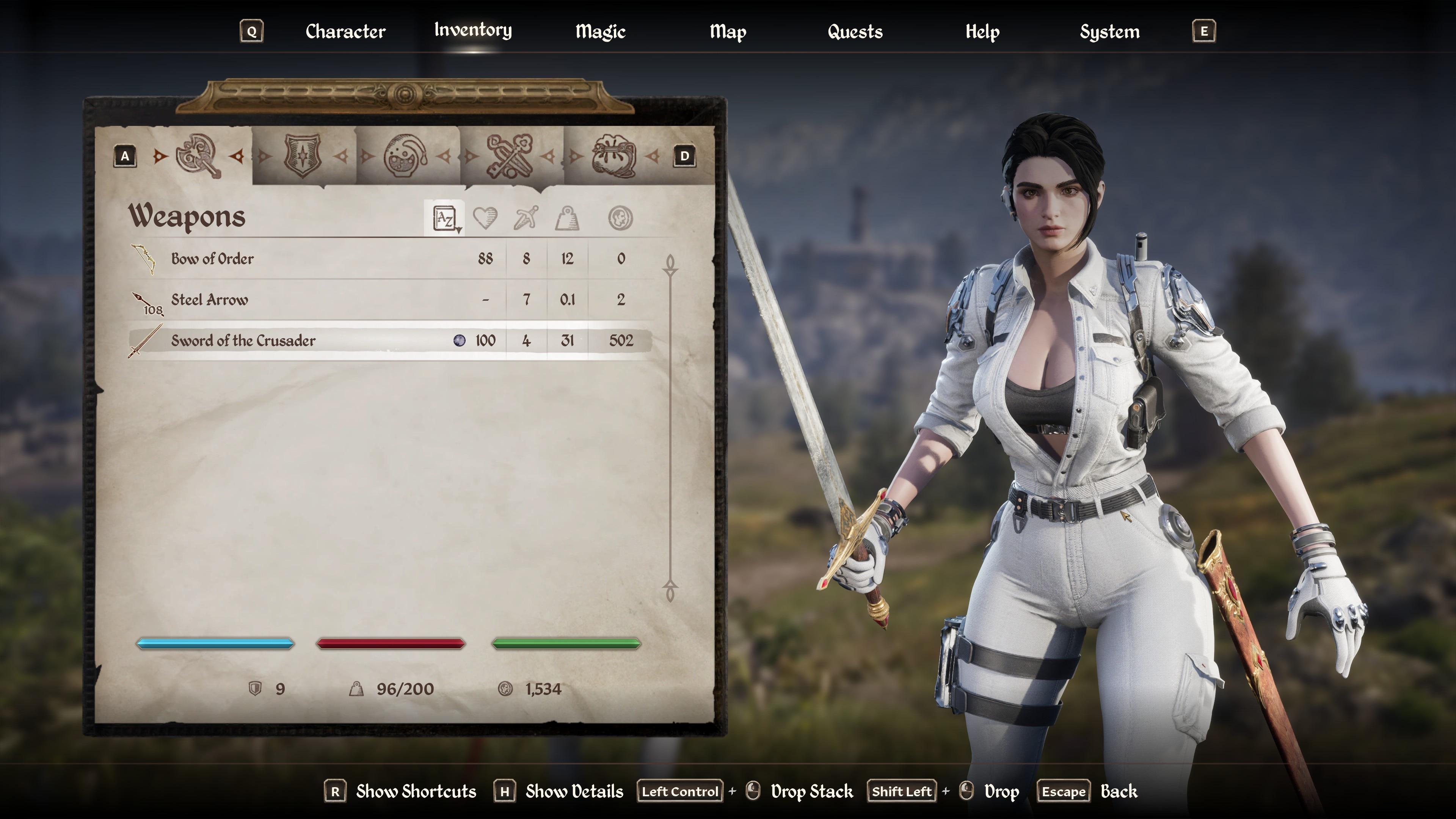This screenshot has width=1456, height=819.
Task: Select the weapons axe category
Action: pos(198,156)
